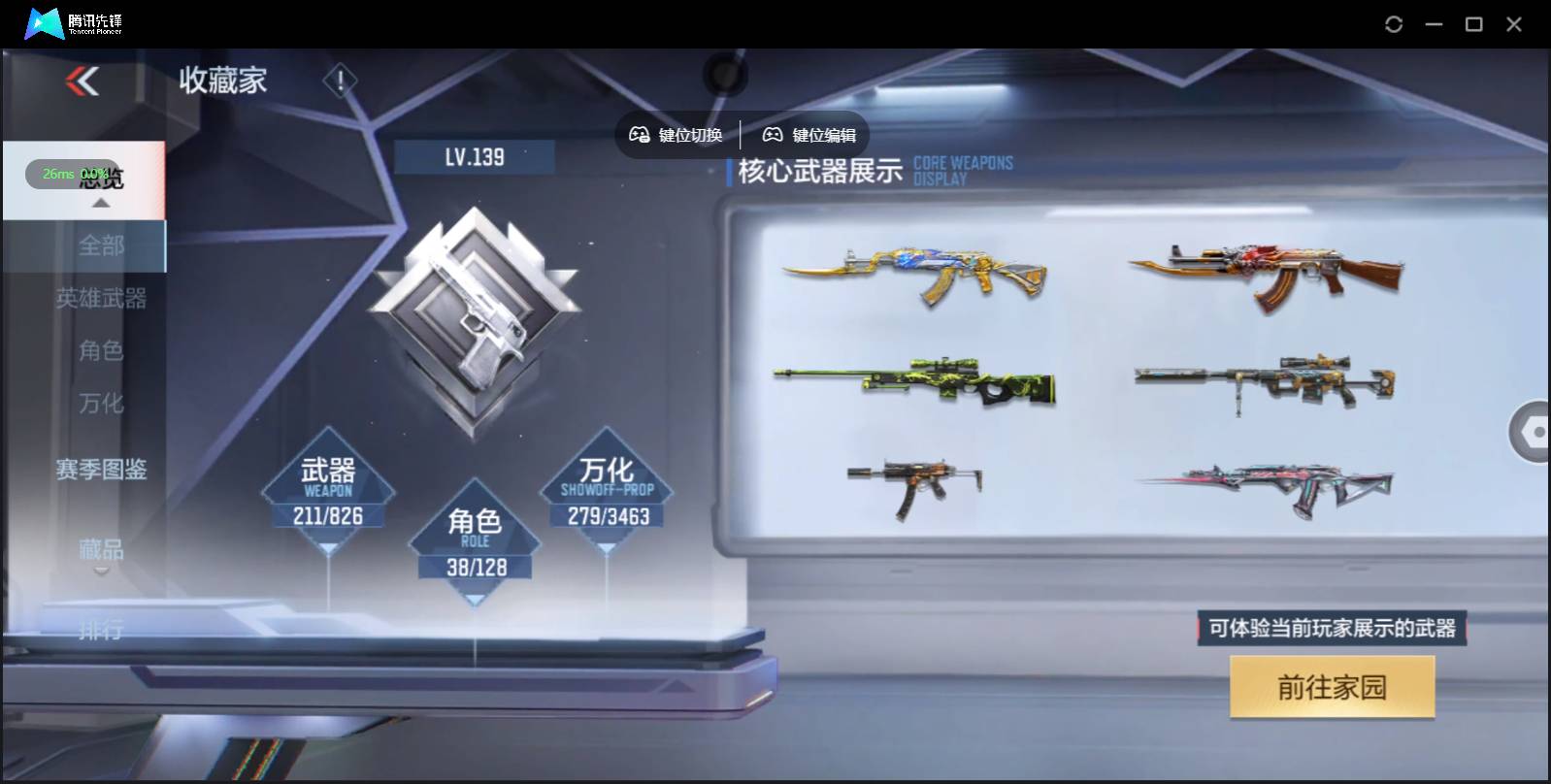Click the back arrow beside 收藏家
Viewport: 1551px width, 784px height.
point(83,81)
